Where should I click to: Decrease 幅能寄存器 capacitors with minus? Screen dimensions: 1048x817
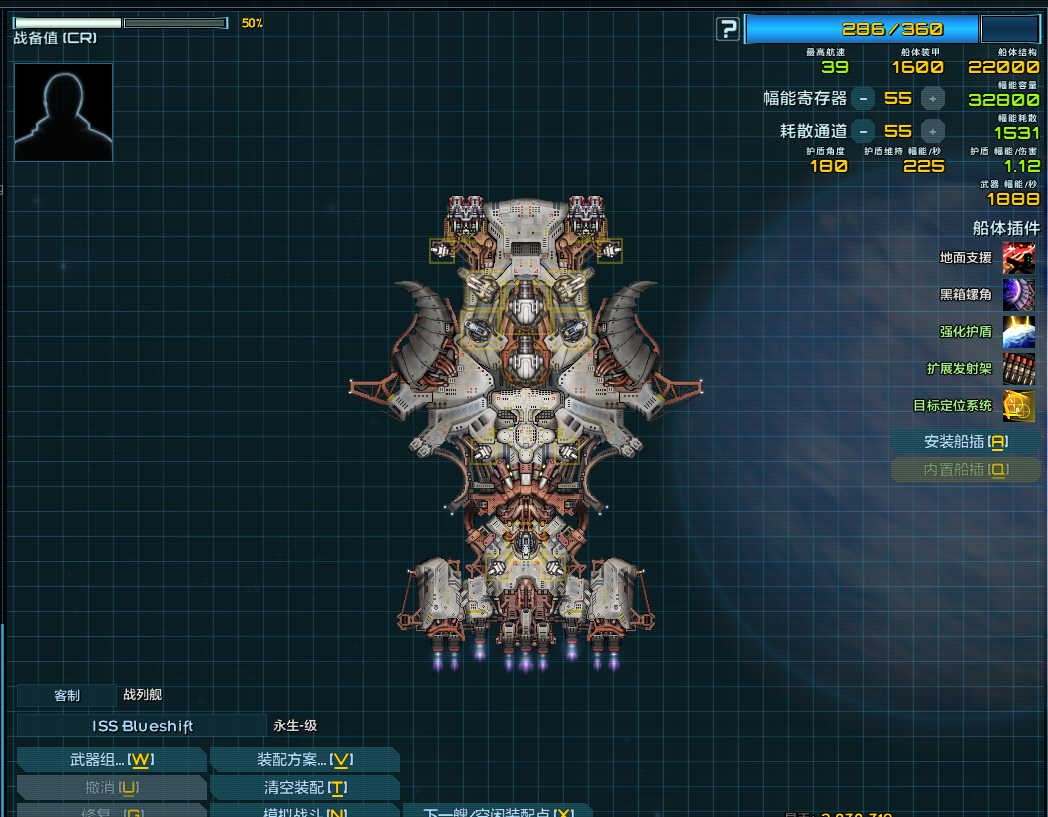pyautogui.click(x=863, y=98)
